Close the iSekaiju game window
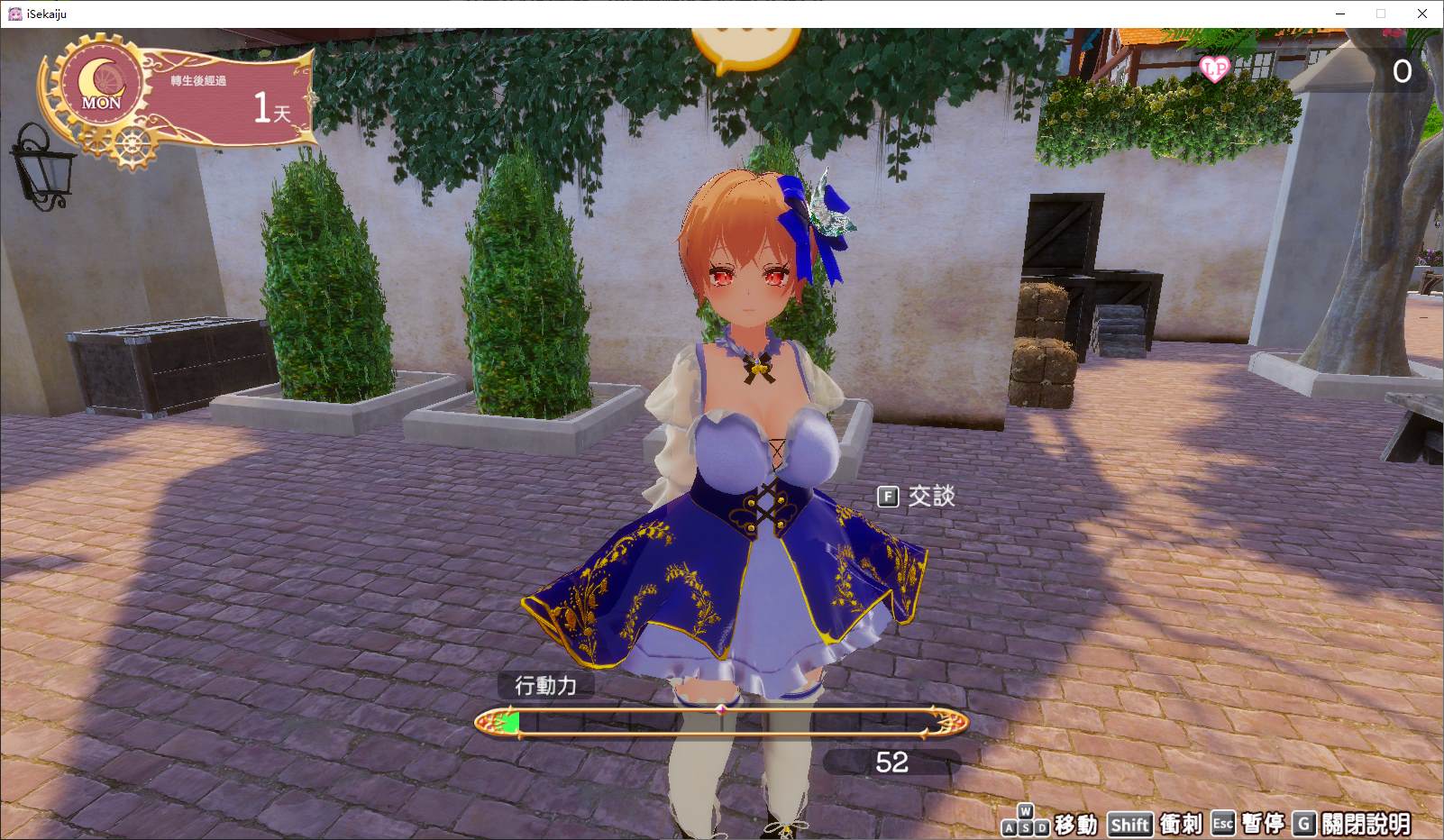This screenshot has height=840, width=1444. [1422, 14]
